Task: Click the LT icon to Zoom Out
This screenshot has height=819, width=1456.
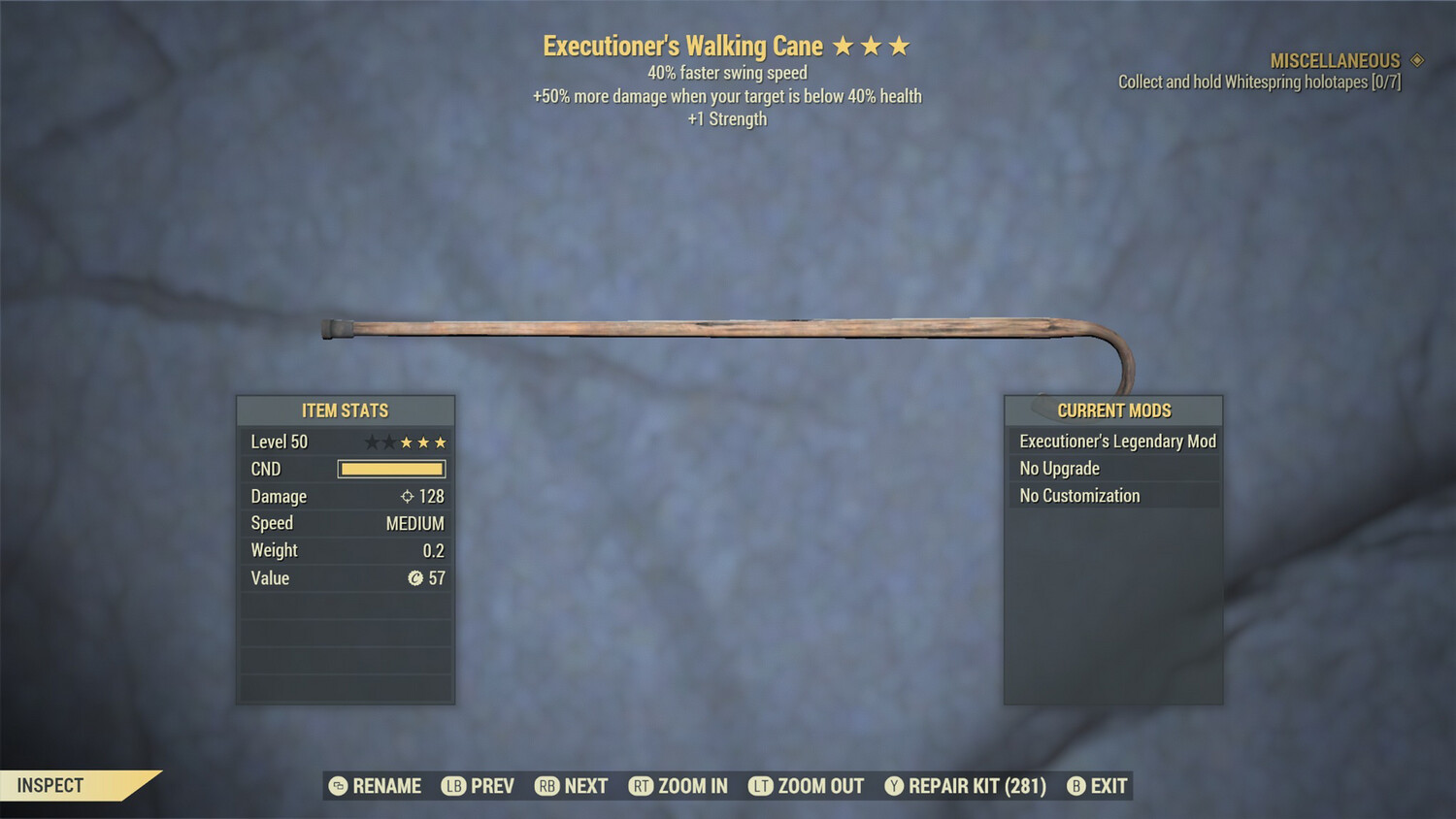Action: 761,786
